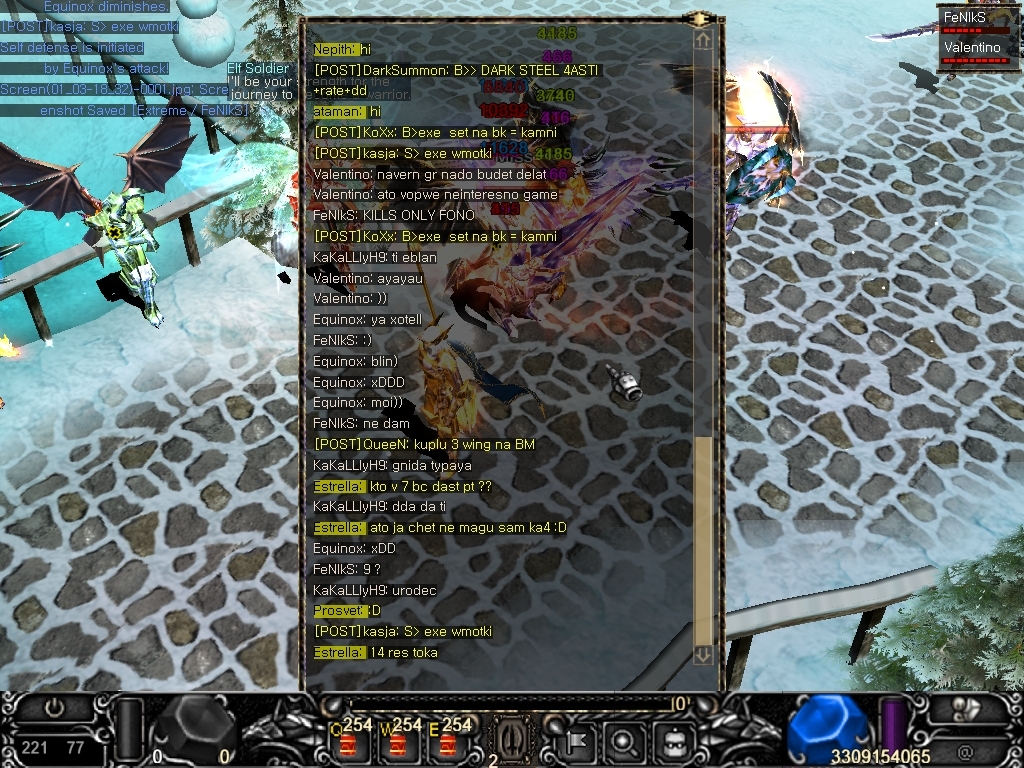Click the magnifier icon button

pos(623,741)
